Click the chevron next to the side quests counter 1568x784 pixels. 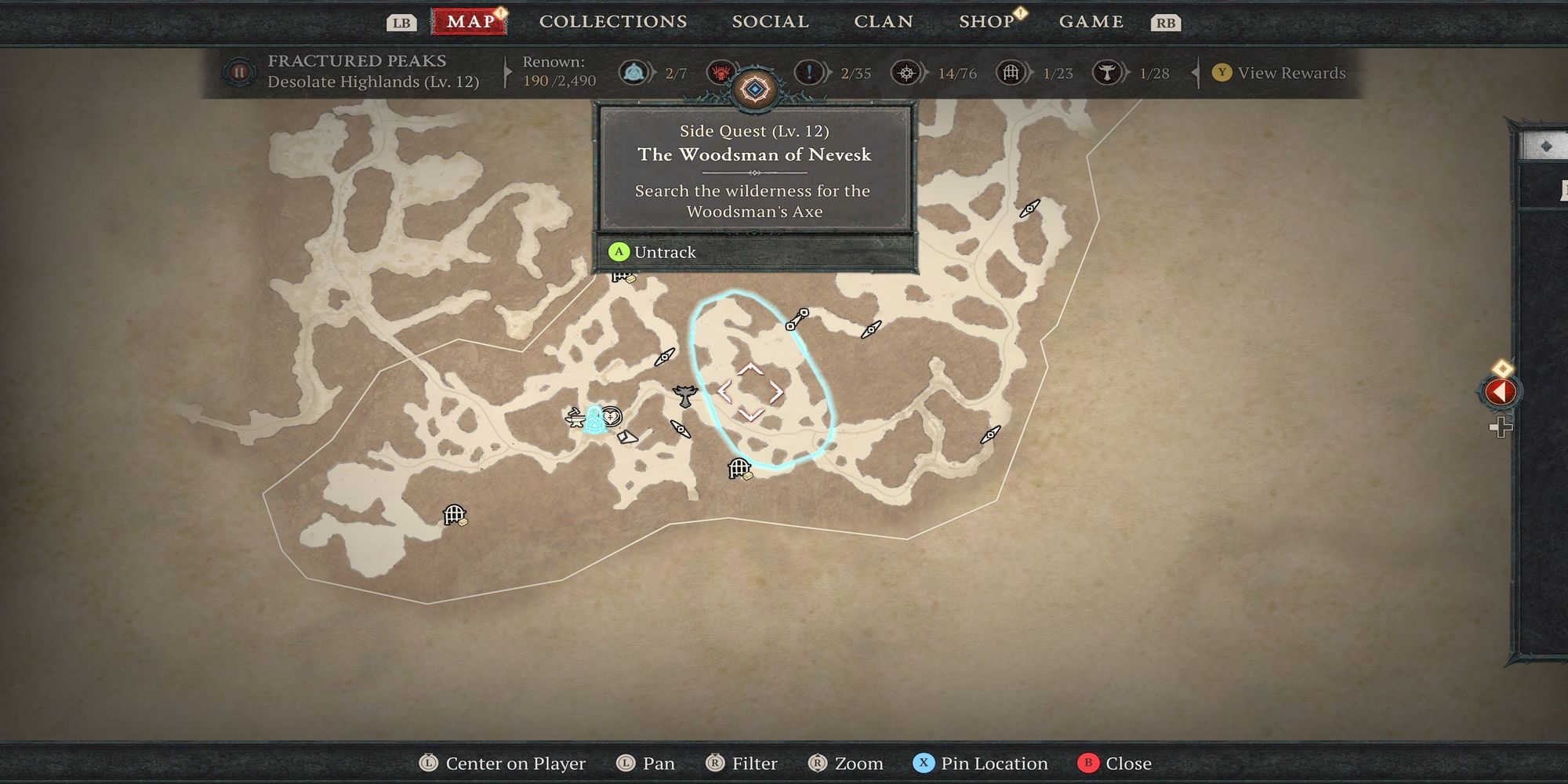point(827,72)
